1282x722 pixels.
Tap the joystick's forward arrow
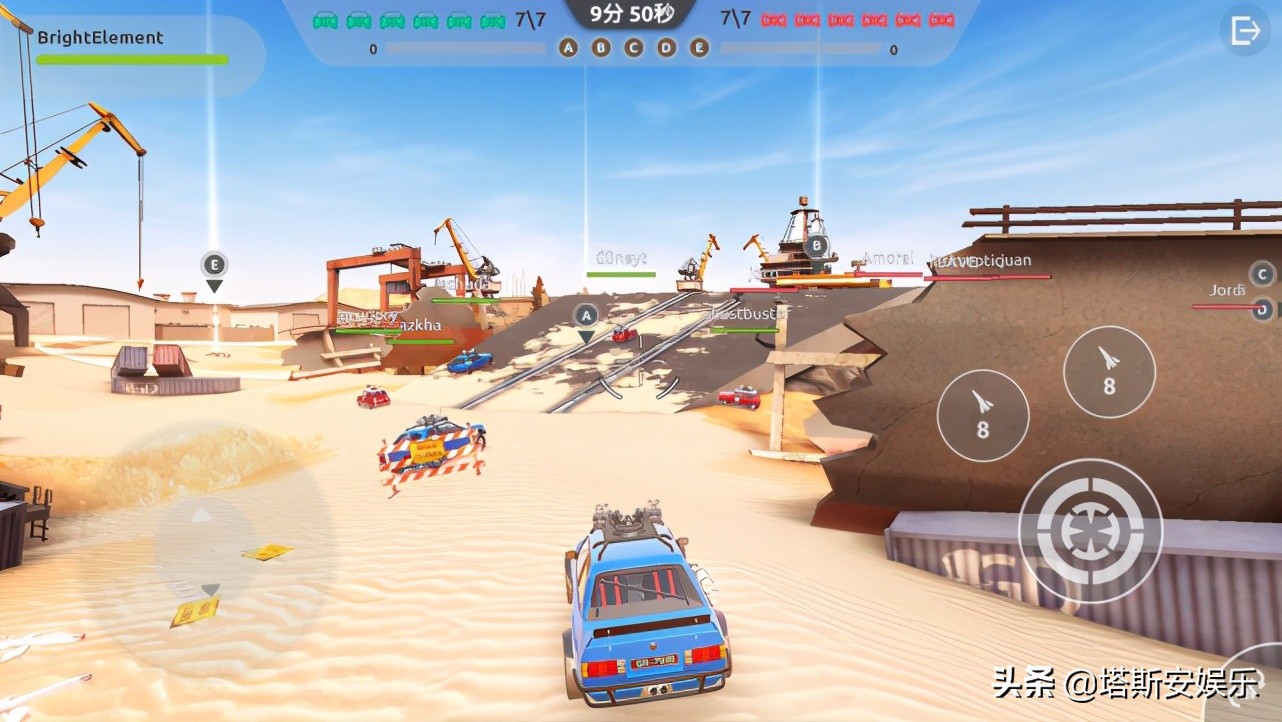pos(202,516)
